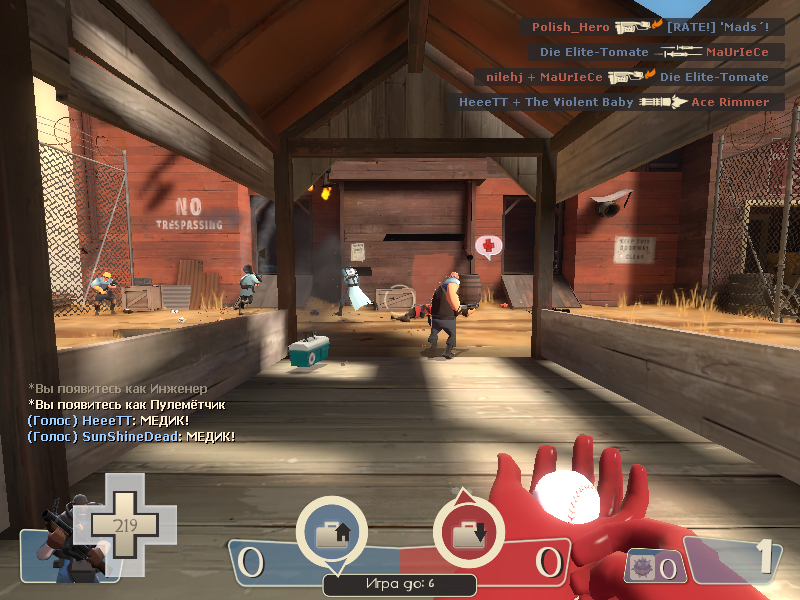Click SunShineDead's МЕДИК! chat line

tap(131, 437)
